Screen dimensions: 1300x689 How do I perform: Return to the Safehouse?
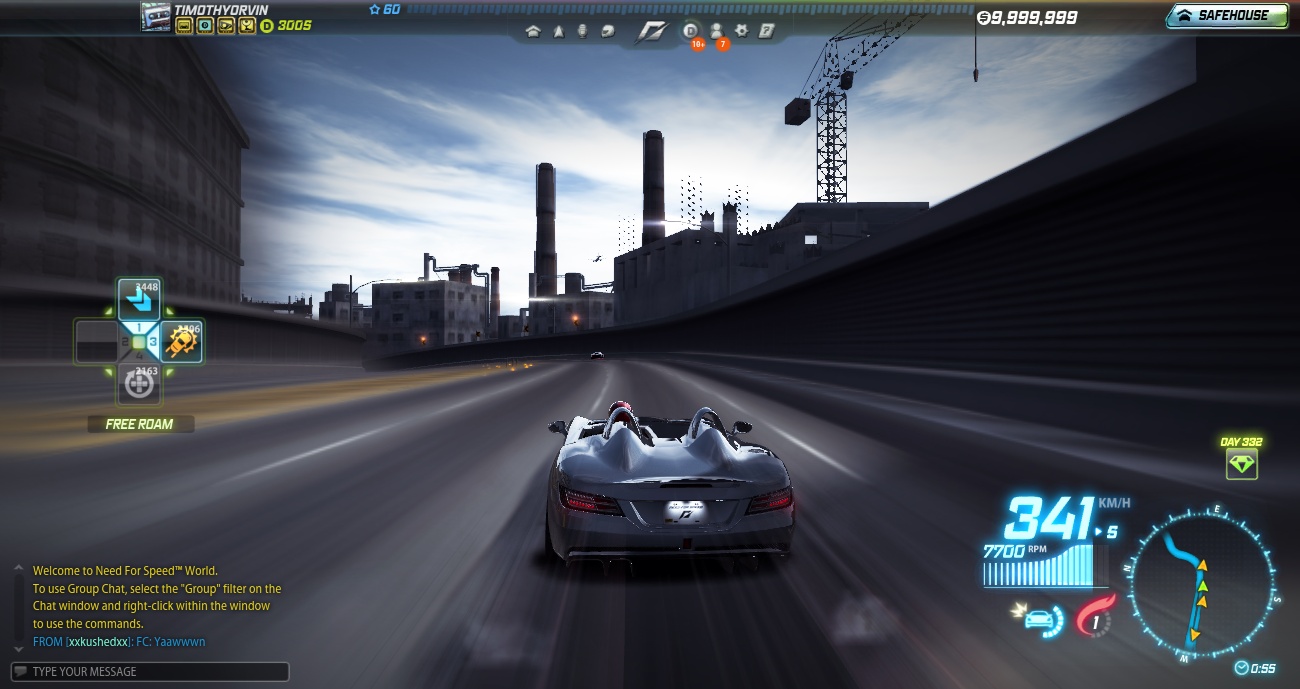[x=1226, y=16]
